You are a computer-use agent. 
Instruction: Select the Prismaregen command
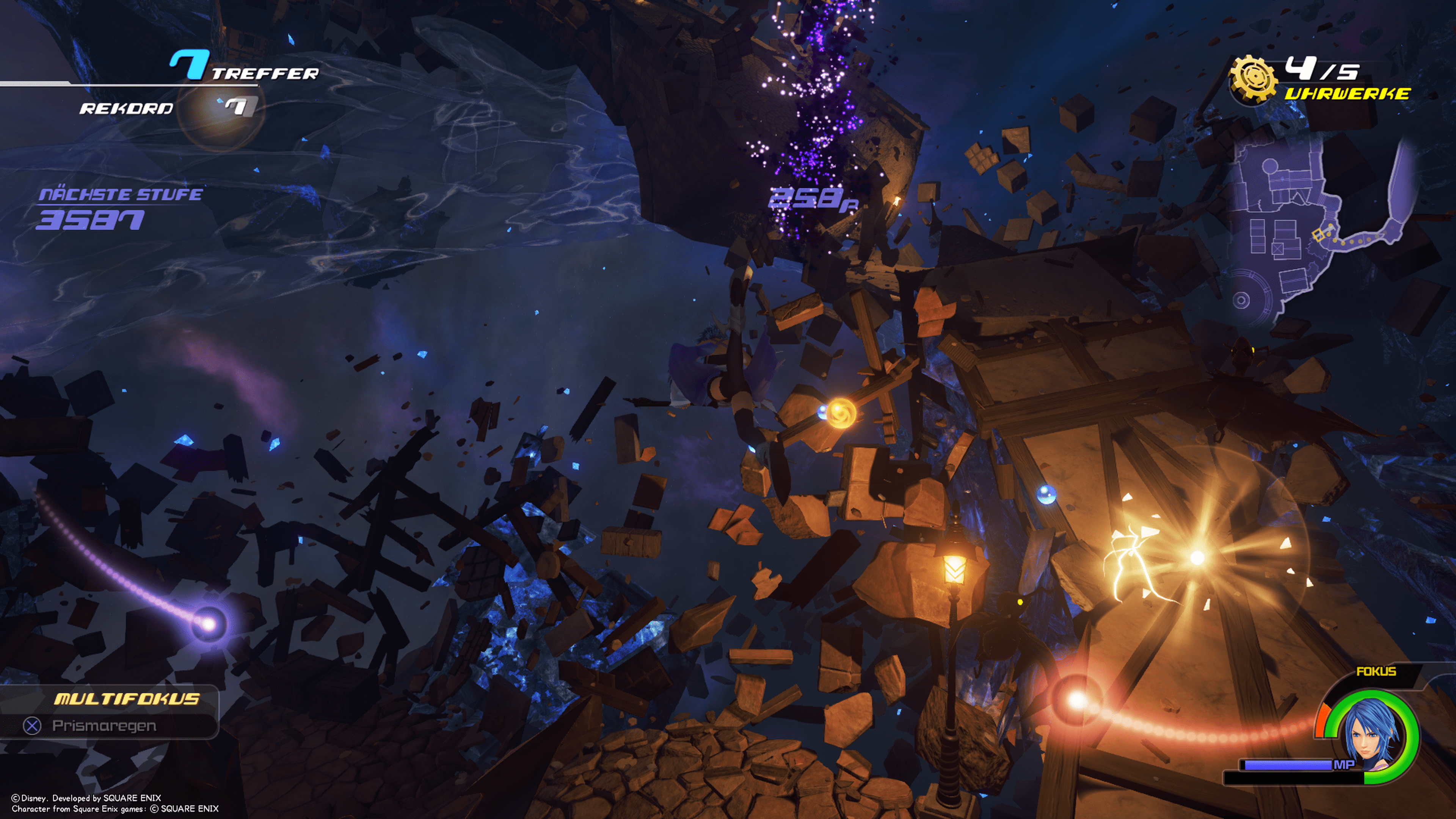[x=104, y=725]
